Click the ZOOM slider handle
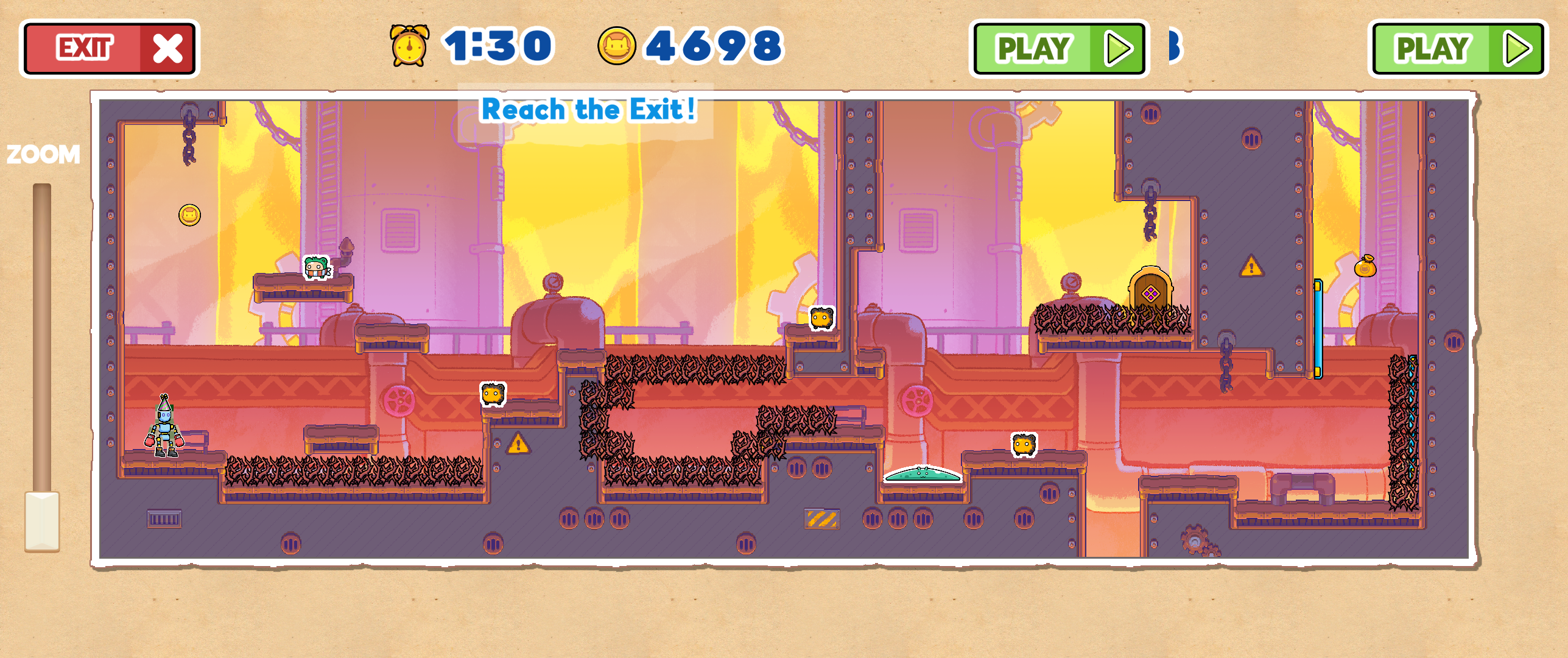Viewport: 1568px width, 658px height. tap(42, 521)
